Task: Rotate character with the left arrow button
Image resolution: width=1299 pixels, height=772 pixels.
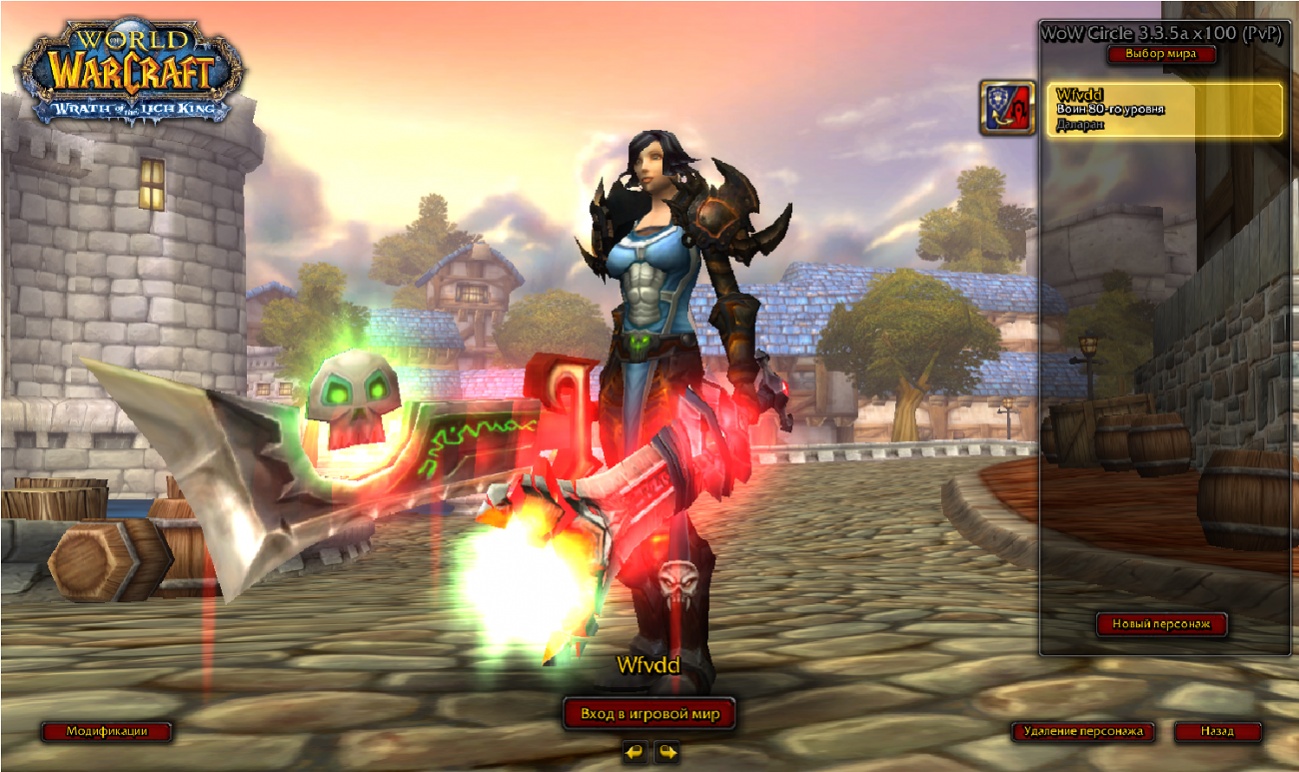Action: click(x=634, y=751)
